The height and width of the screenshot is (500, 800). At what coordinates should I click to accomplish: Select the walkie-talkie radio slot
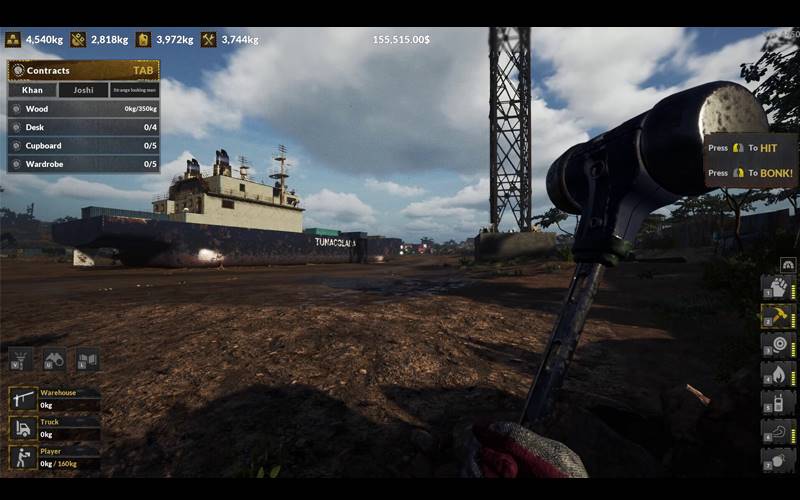(x=778, y=403)
